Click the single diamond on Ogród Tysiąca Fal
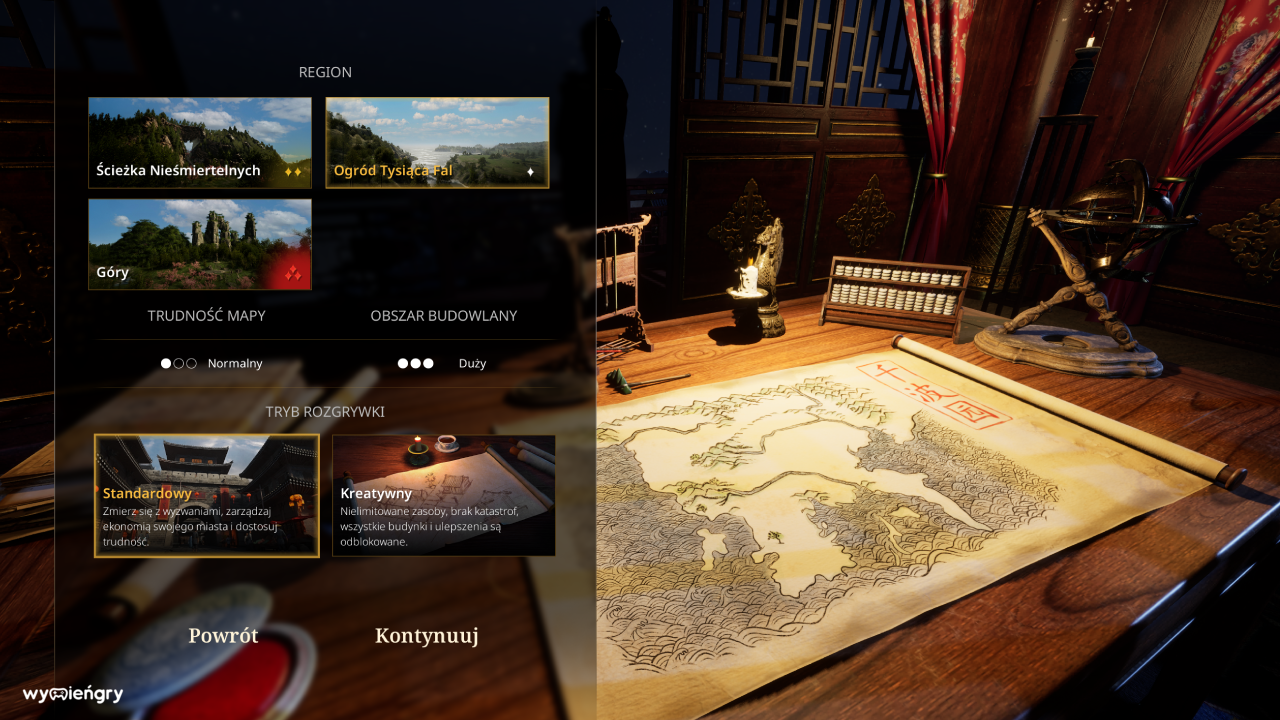Viewport: 1280px width, 720px height. click(531, 170)
